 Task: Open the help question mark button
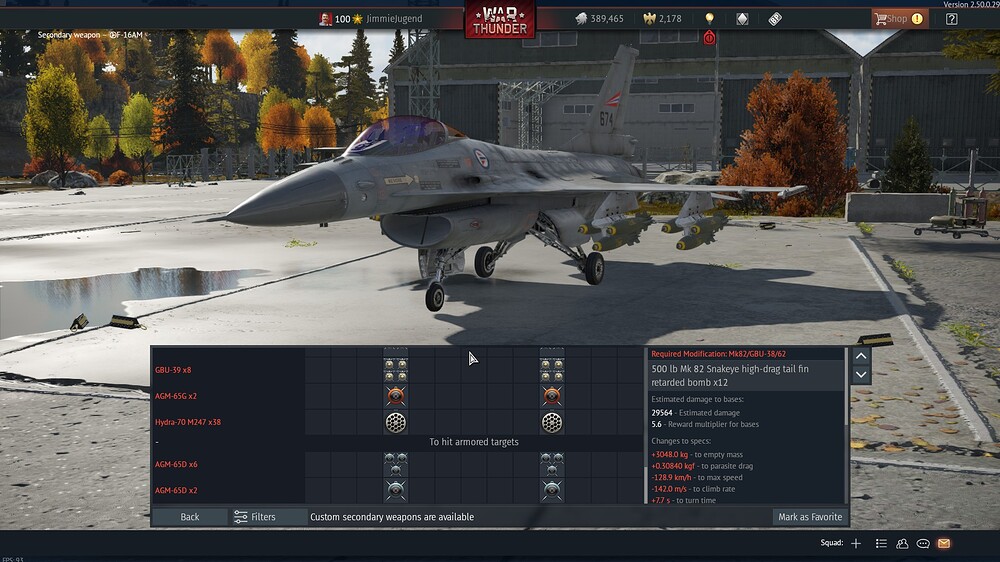(x=951, y=18)
